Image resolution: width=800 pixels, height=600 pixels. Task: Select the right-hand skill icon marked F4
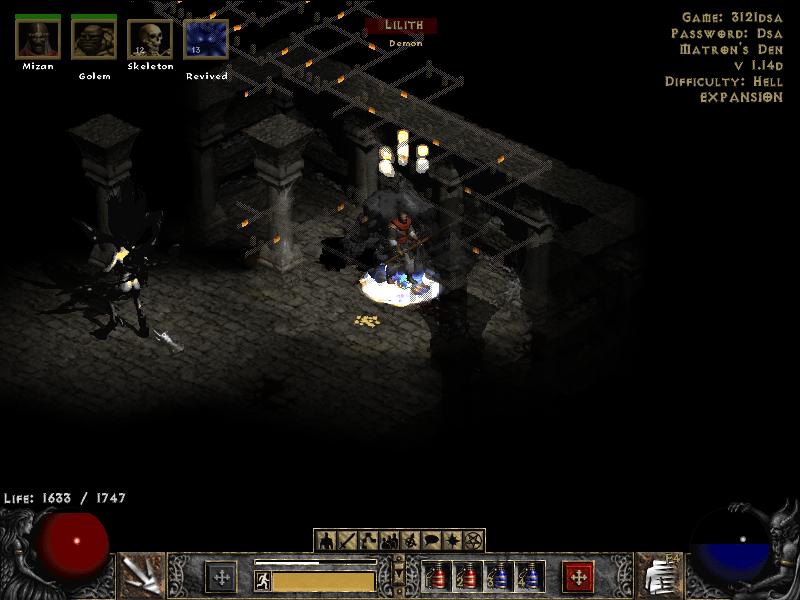658,575
